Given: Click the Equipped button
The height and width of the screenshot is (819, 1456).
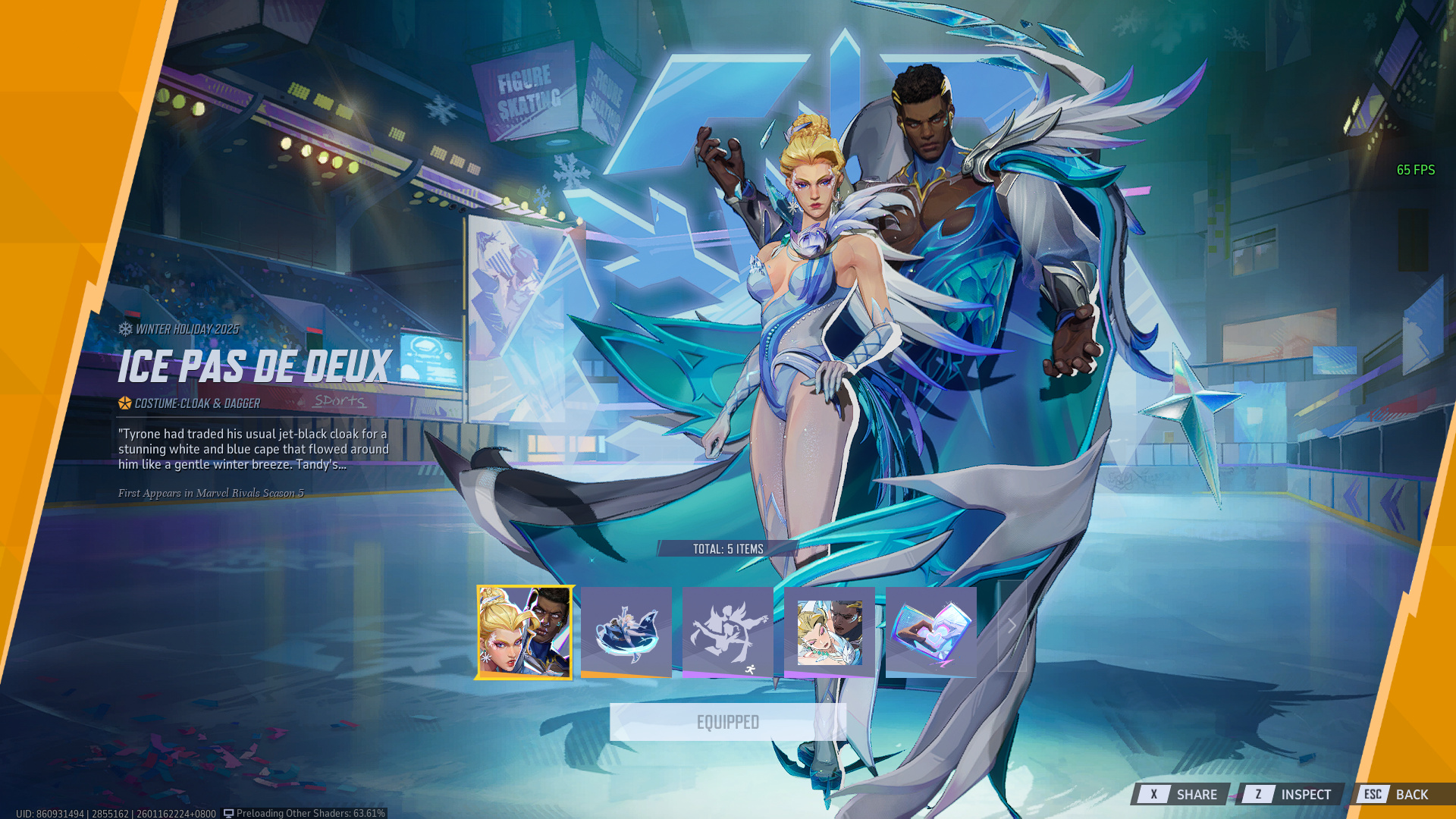Looking at the screenshot, I should (x=727, y=722).
